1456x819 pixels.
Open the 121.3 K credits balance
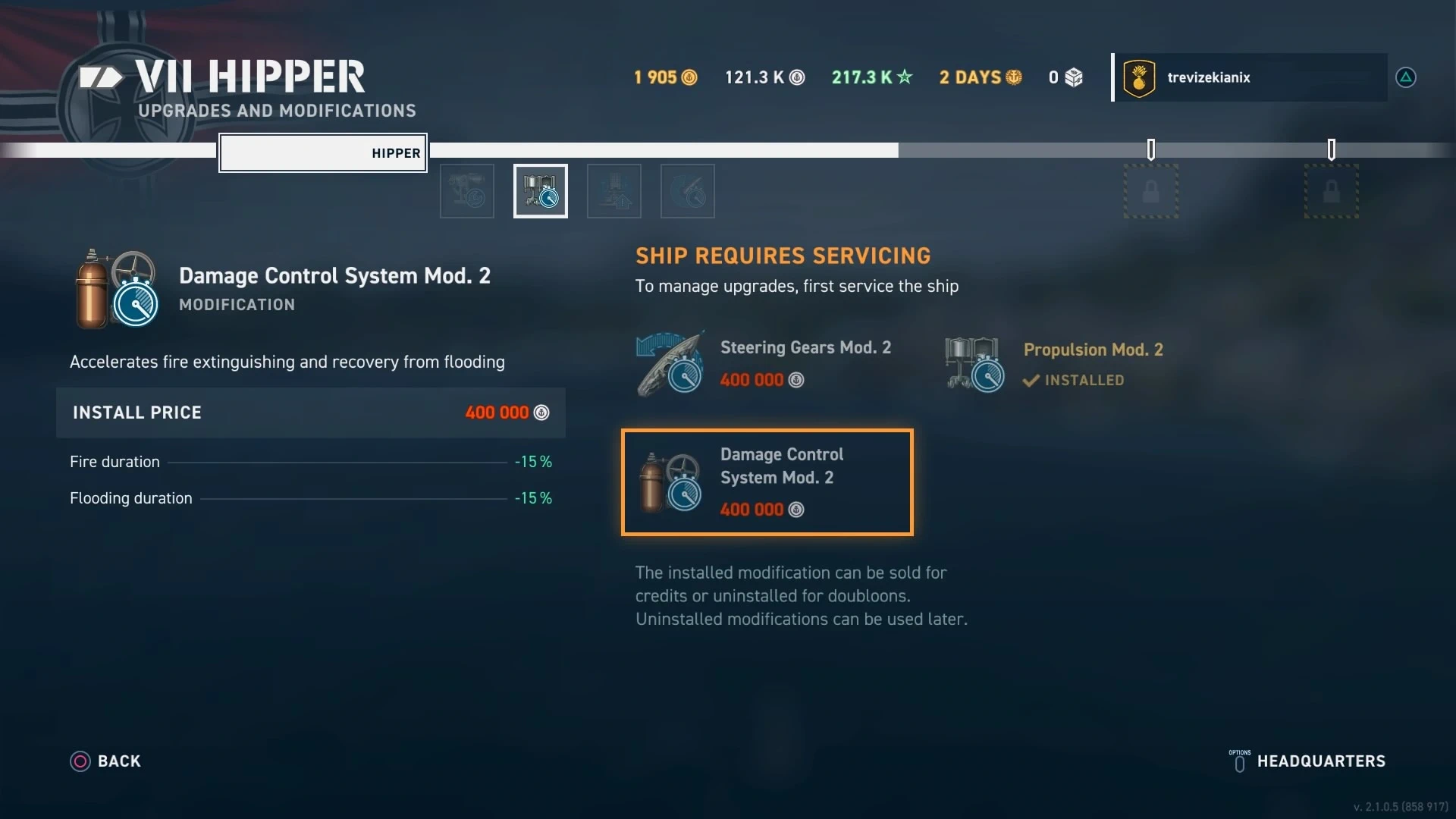click(764, 77)
